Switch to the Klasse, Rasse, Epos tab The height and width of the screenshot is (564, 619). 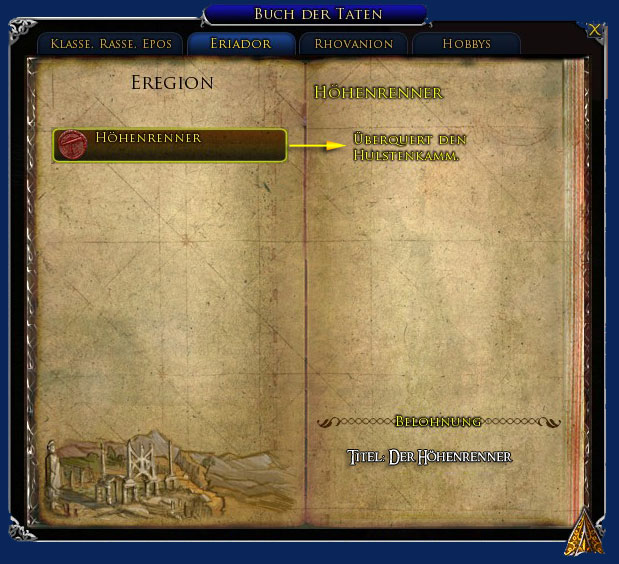[109, 44]
